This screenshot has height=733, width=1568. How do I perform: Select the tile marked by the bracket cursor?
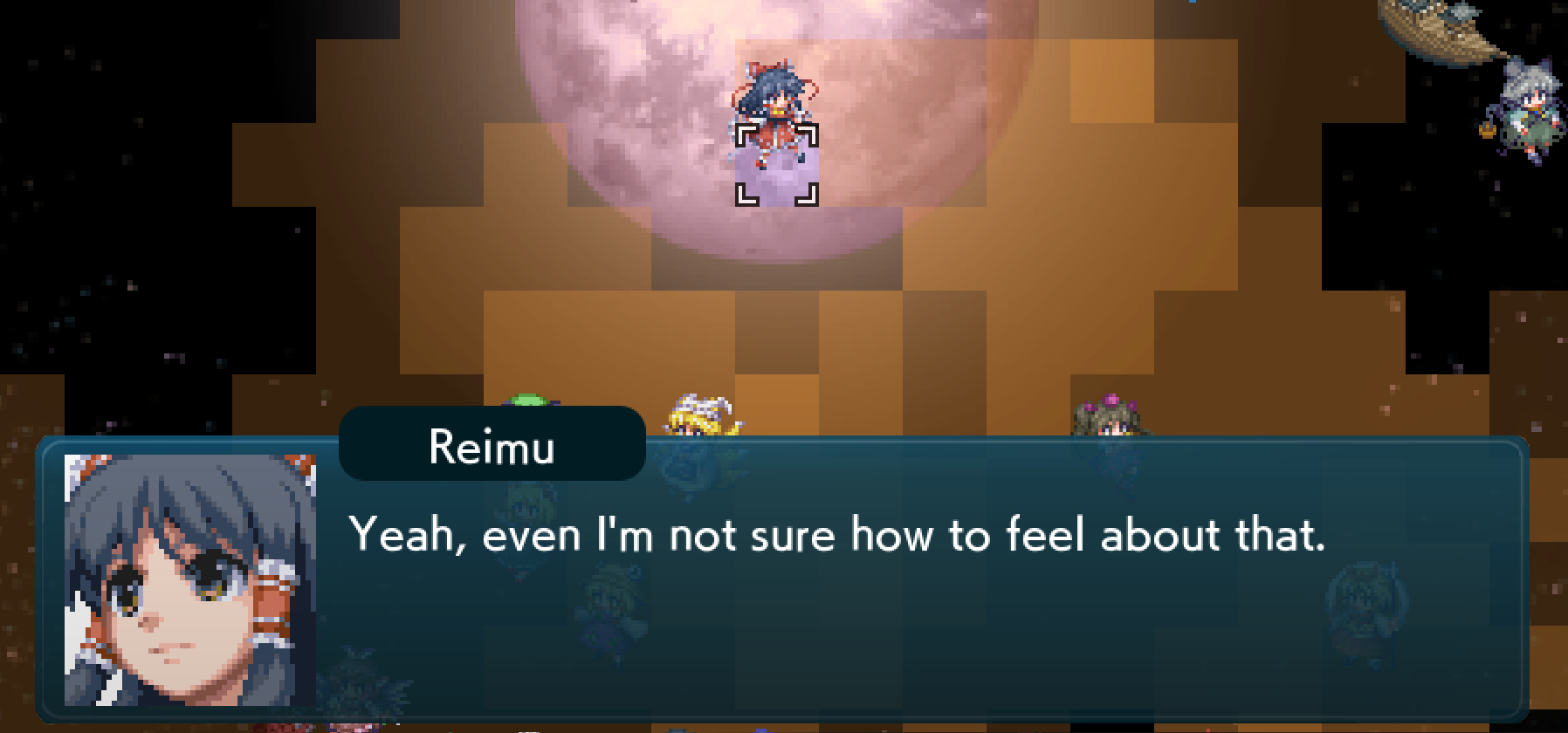tap(776, 165)
